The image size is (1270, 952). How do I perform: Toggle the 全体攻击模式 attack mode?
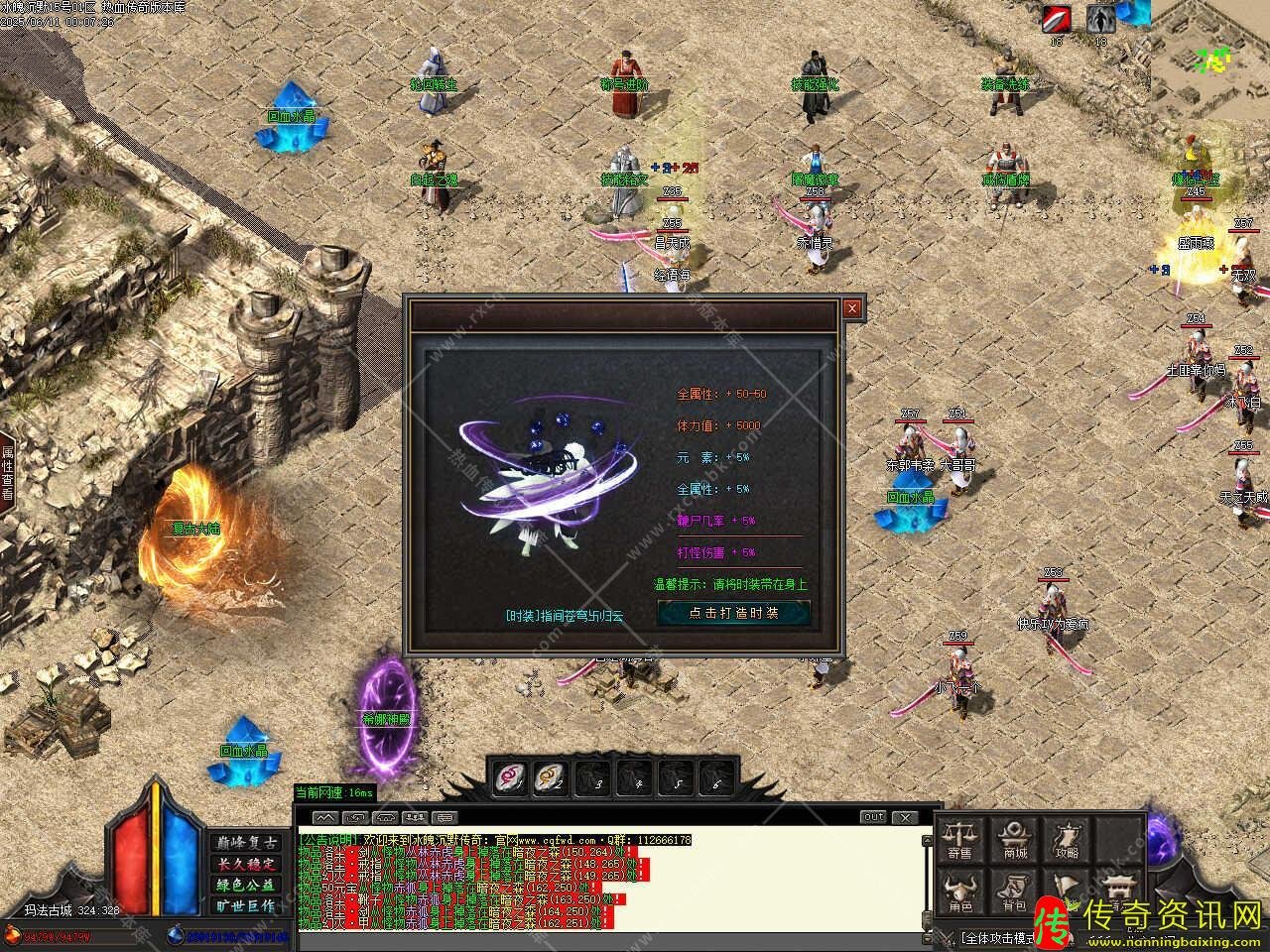(x=995, y=937)
